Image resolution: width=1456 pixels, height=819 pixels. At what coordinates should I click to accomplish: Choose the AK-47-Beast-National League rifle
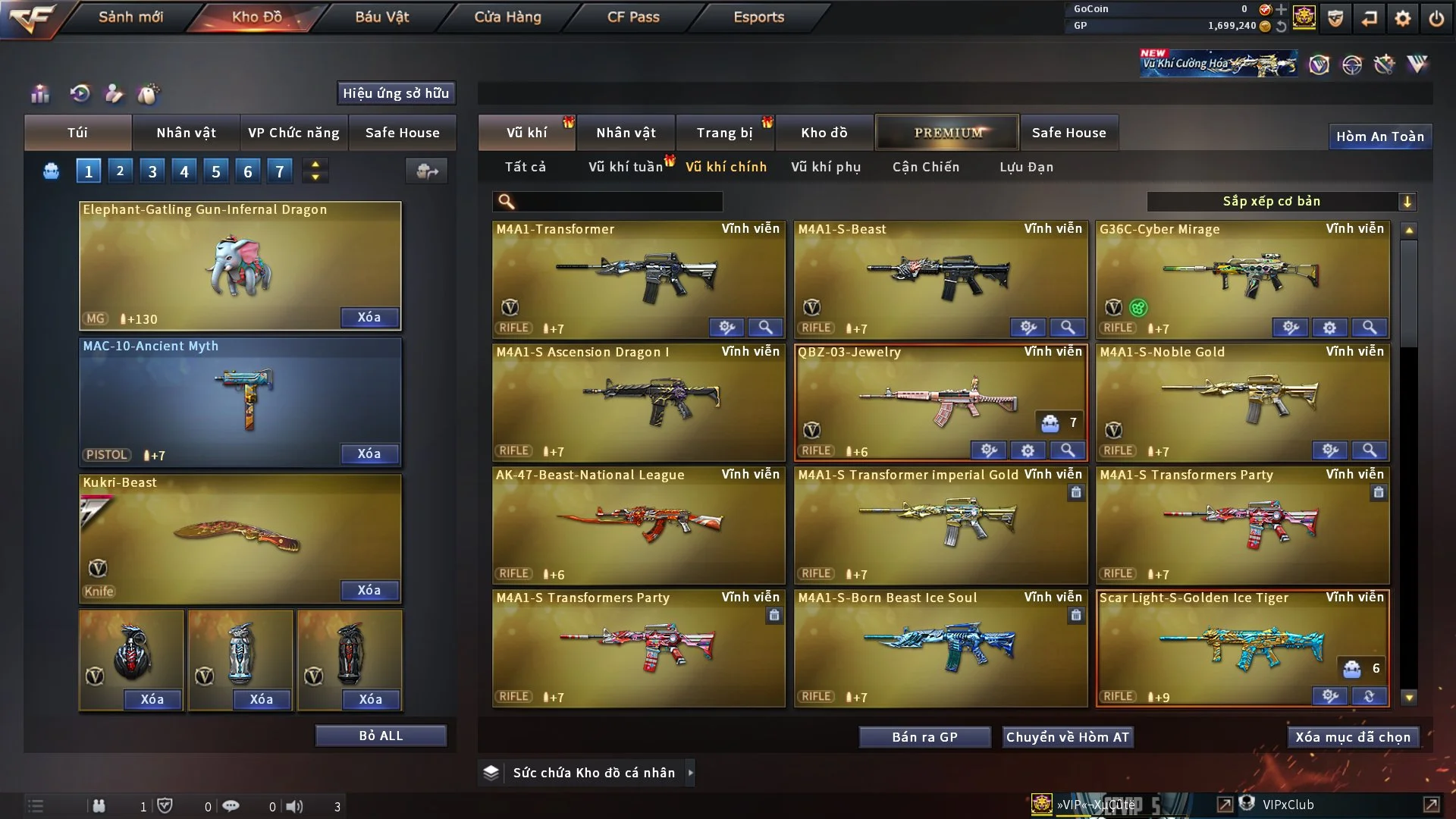pyautogui.click(x=638, y=525)
